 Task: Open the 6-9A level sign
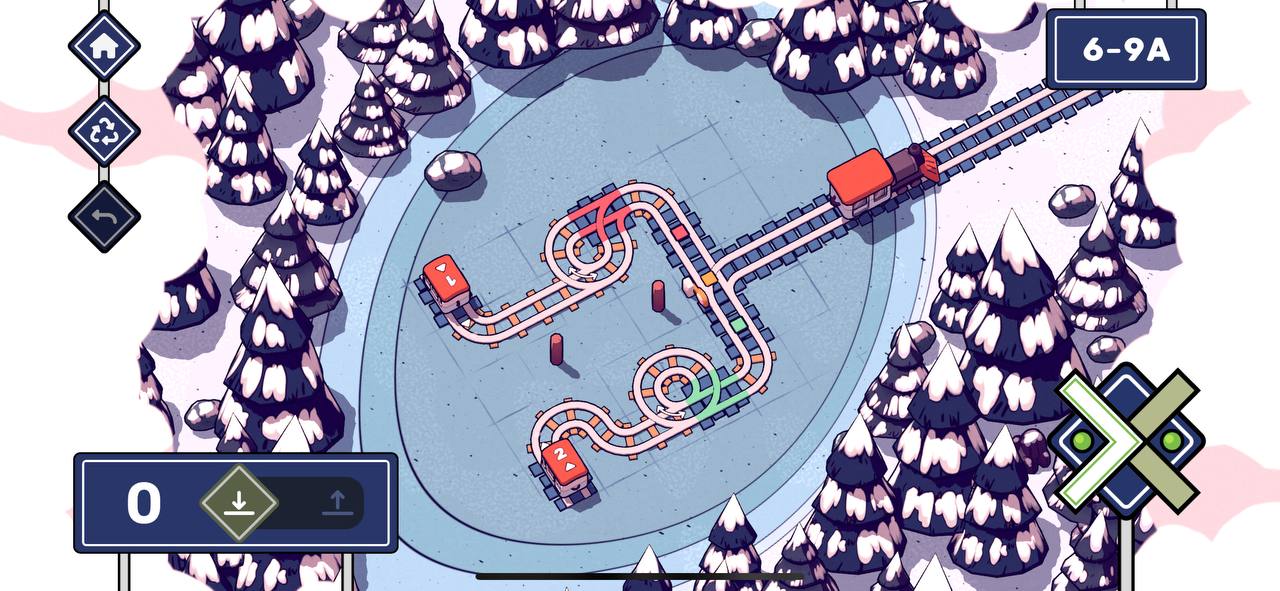[x=1125, y=50]
